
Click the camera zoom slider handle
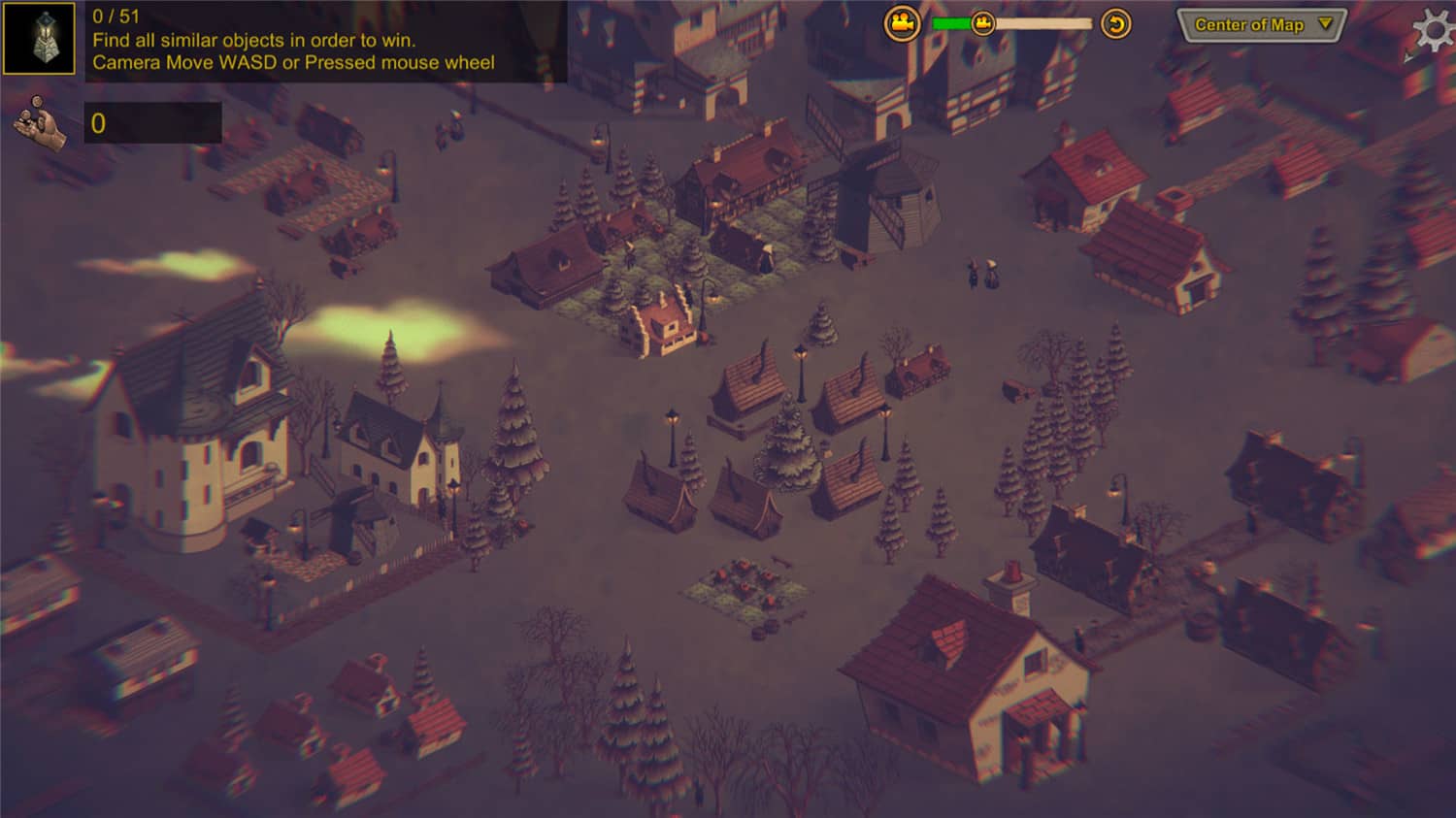(982, 23)
